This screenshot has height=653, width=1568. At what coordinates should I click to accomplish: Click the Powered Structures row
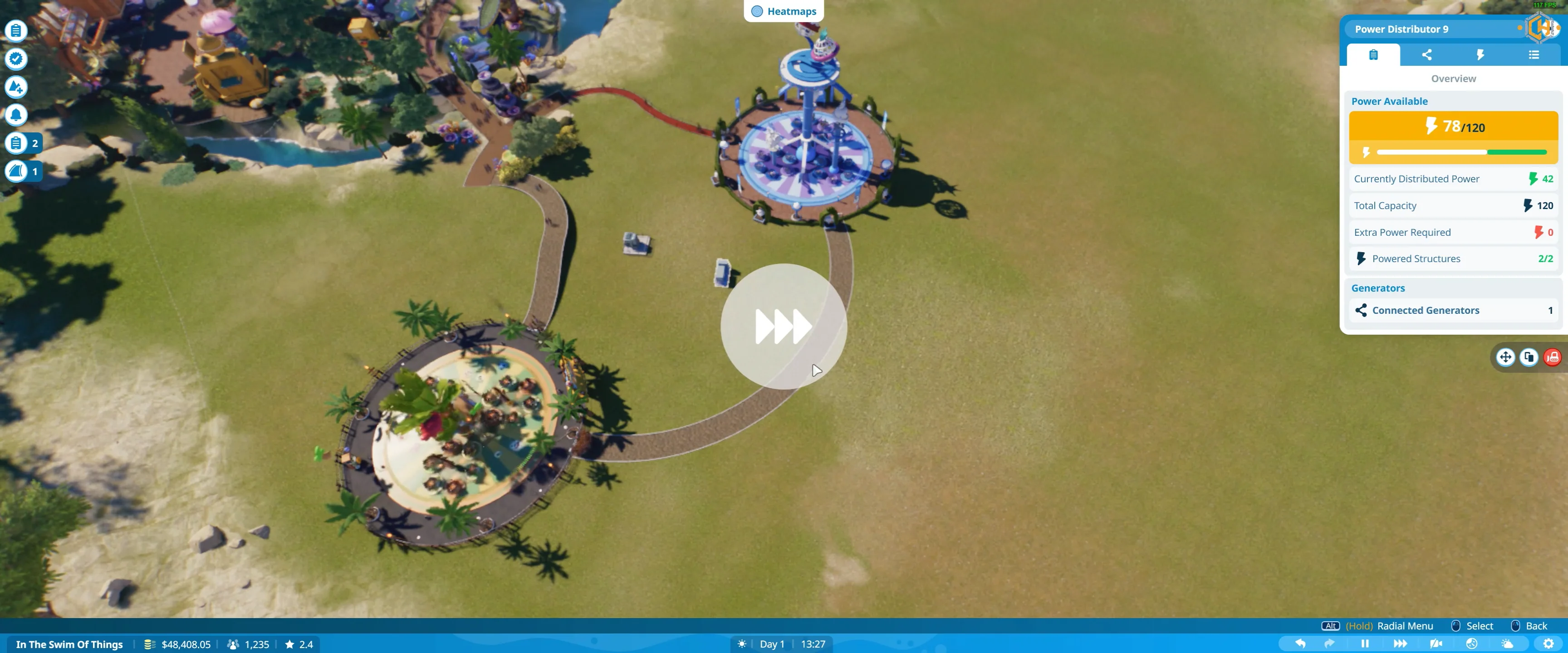click(x=1453, y=258)
